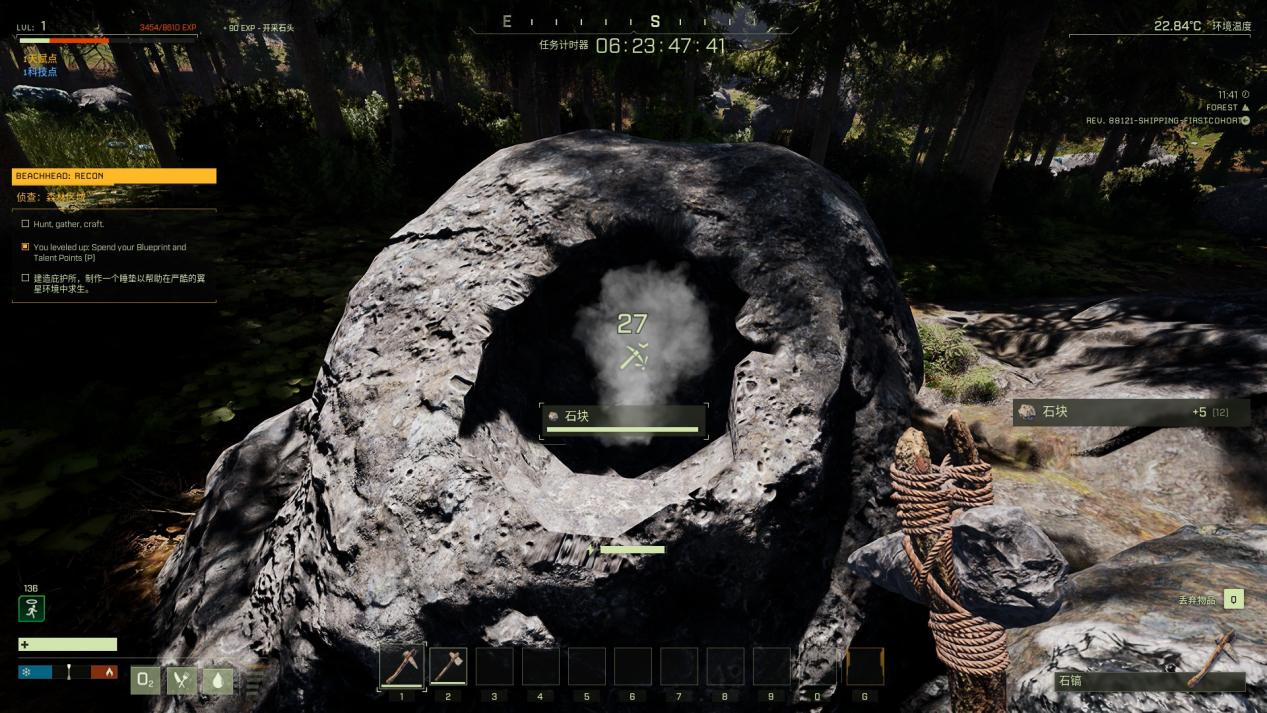The width and height of the screenshot is (1267, 713).
Task: Click the orange 天赋点 talent point notice
Action: pyautogui.click(x=40, y=59)
